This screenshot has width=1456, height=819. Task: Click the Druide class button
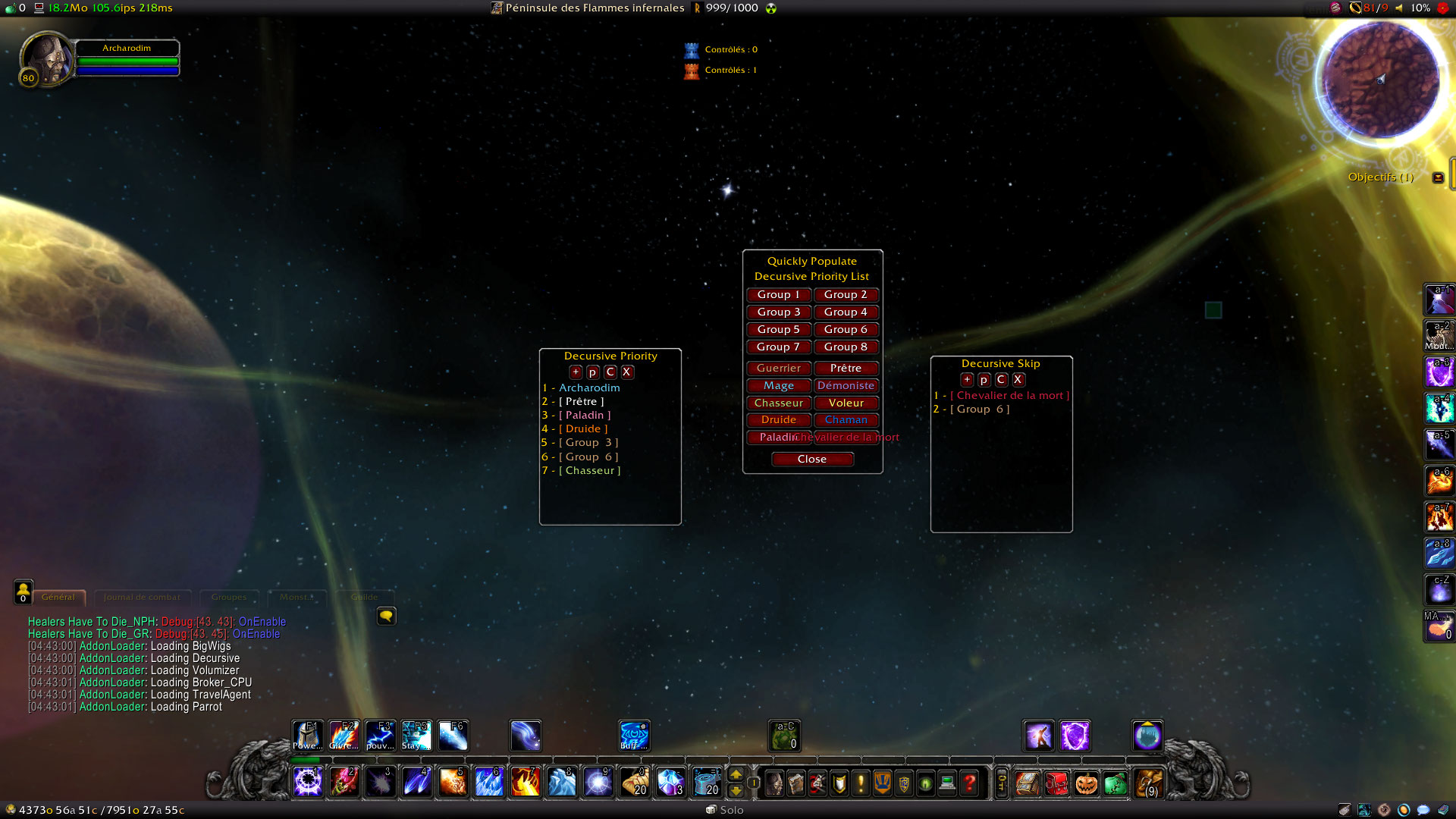pos(778,420)
